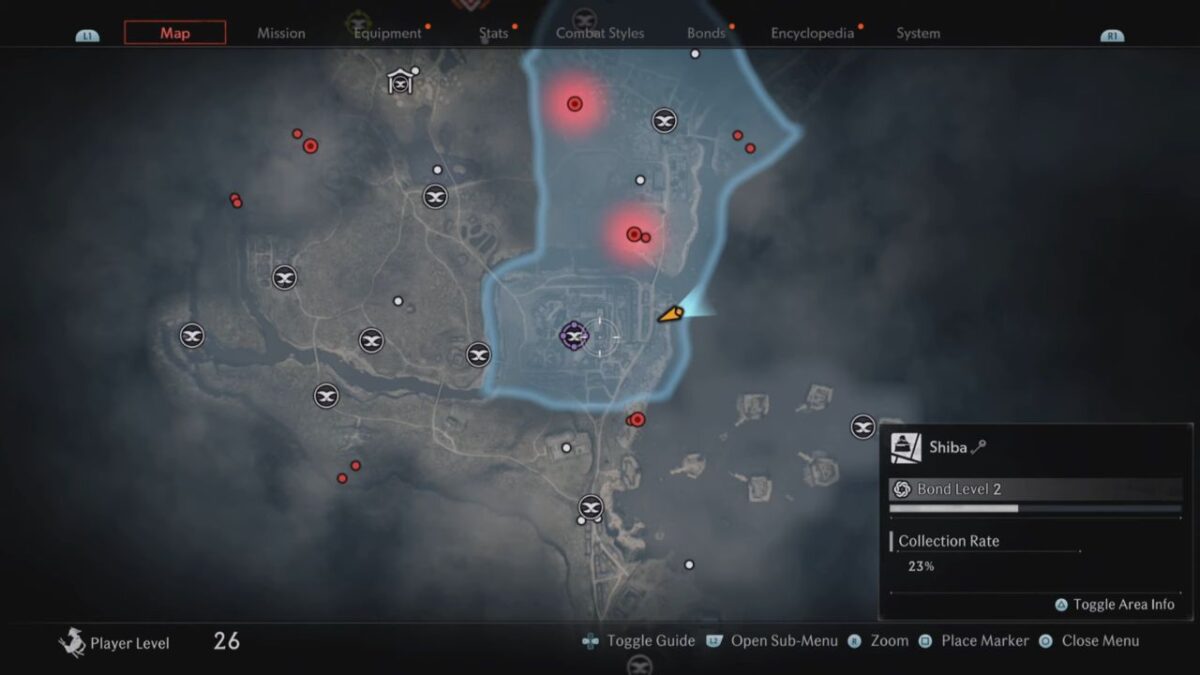This screenshot has width=1200, height=675.
Task: Switch to the Encyclopedia tab
Action: pos(812,33)
